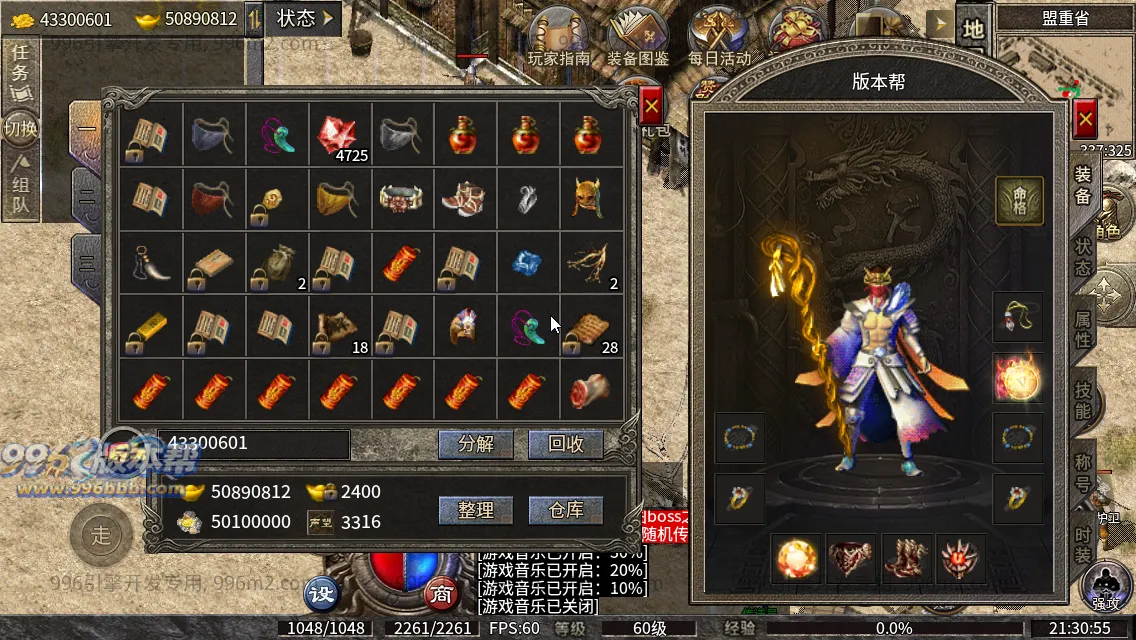
Task: Select the blue gem item in bag
Action: (x=527, y=262)
